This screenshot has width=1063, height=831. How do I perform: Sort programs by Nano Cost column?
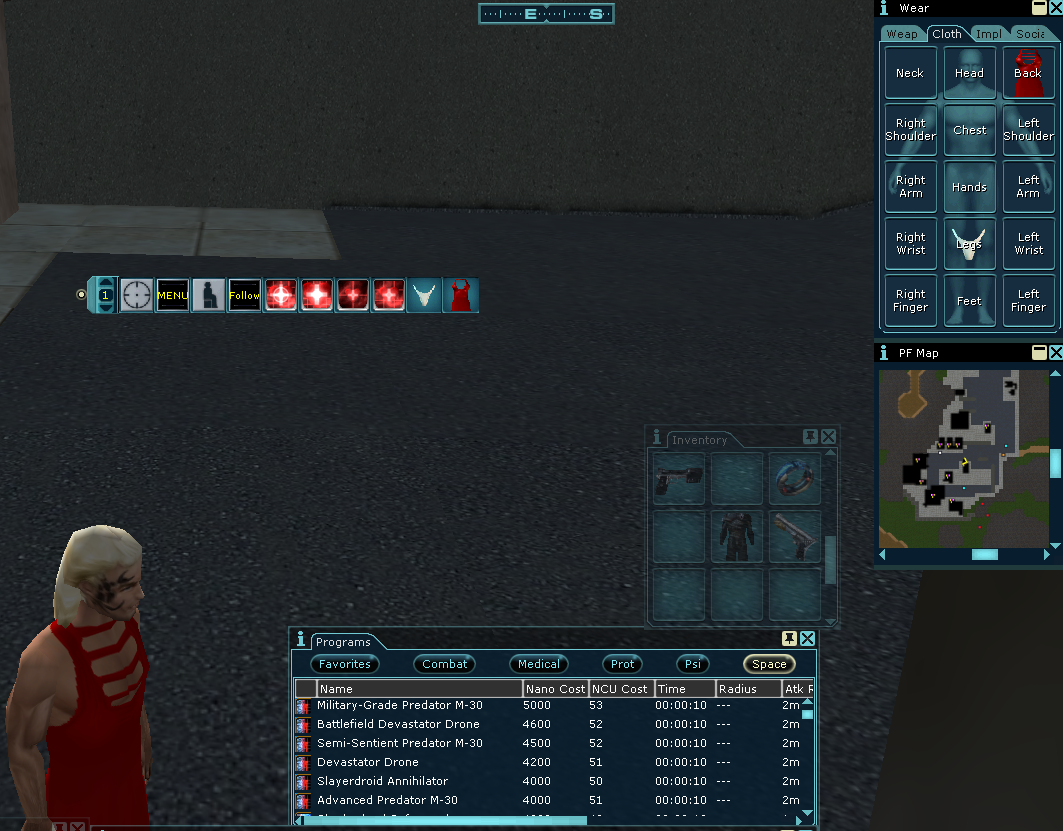(x=554, y=689)
